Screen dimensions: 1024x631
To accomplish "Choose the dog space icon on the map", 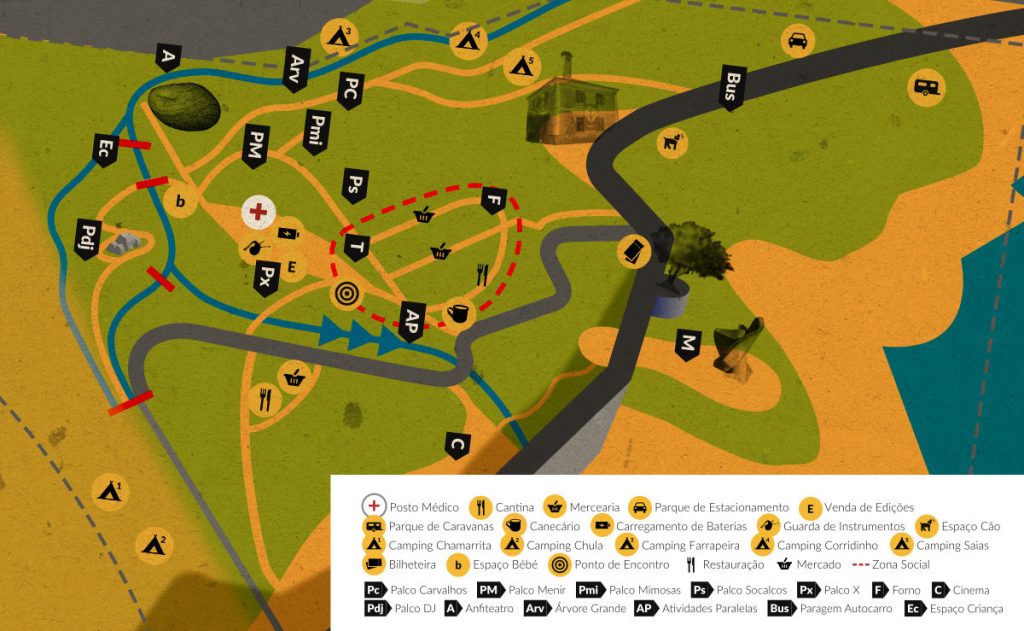I will pos(672,142).
